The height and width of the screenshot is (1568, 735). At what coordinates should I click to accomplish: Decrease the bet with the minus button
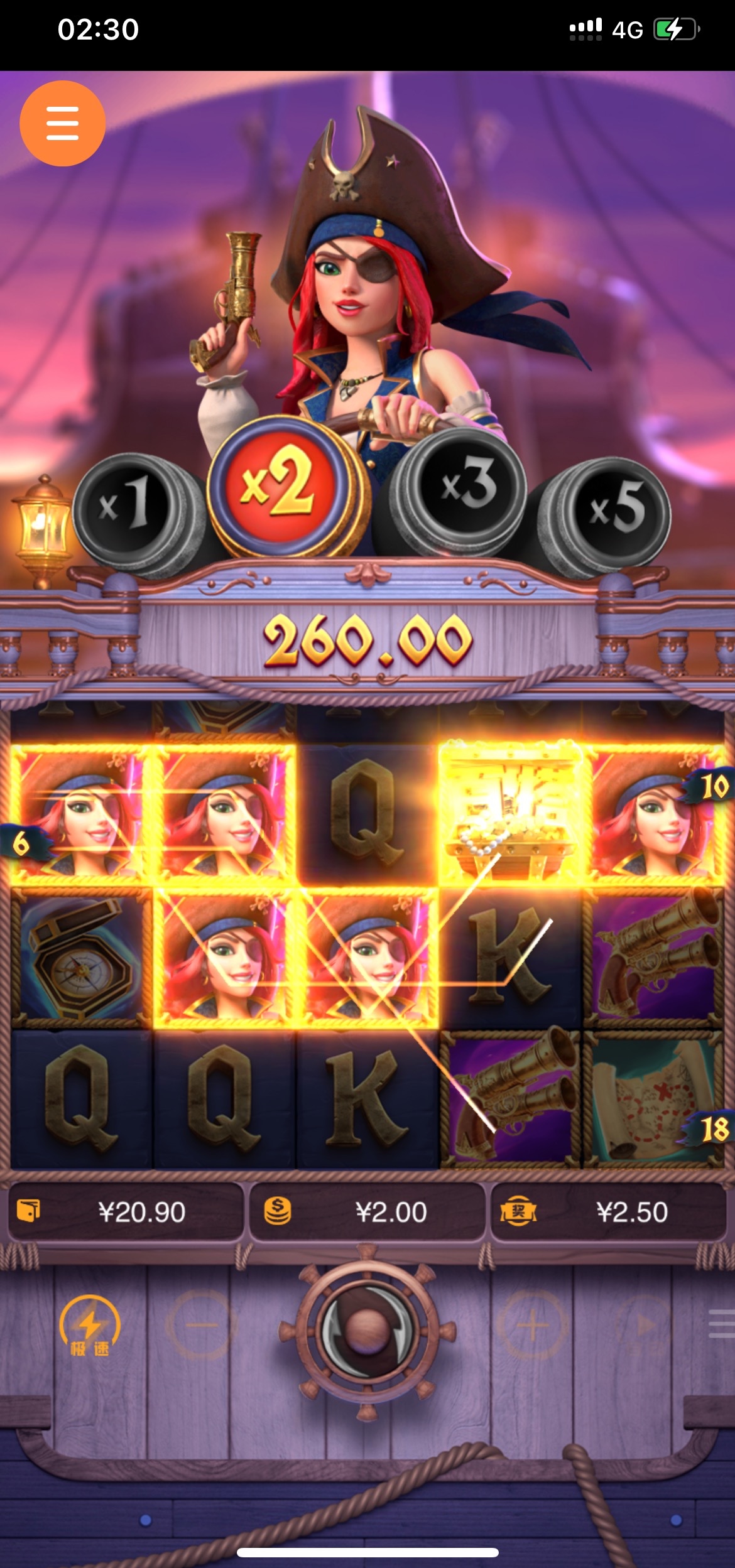[201, 1325]
